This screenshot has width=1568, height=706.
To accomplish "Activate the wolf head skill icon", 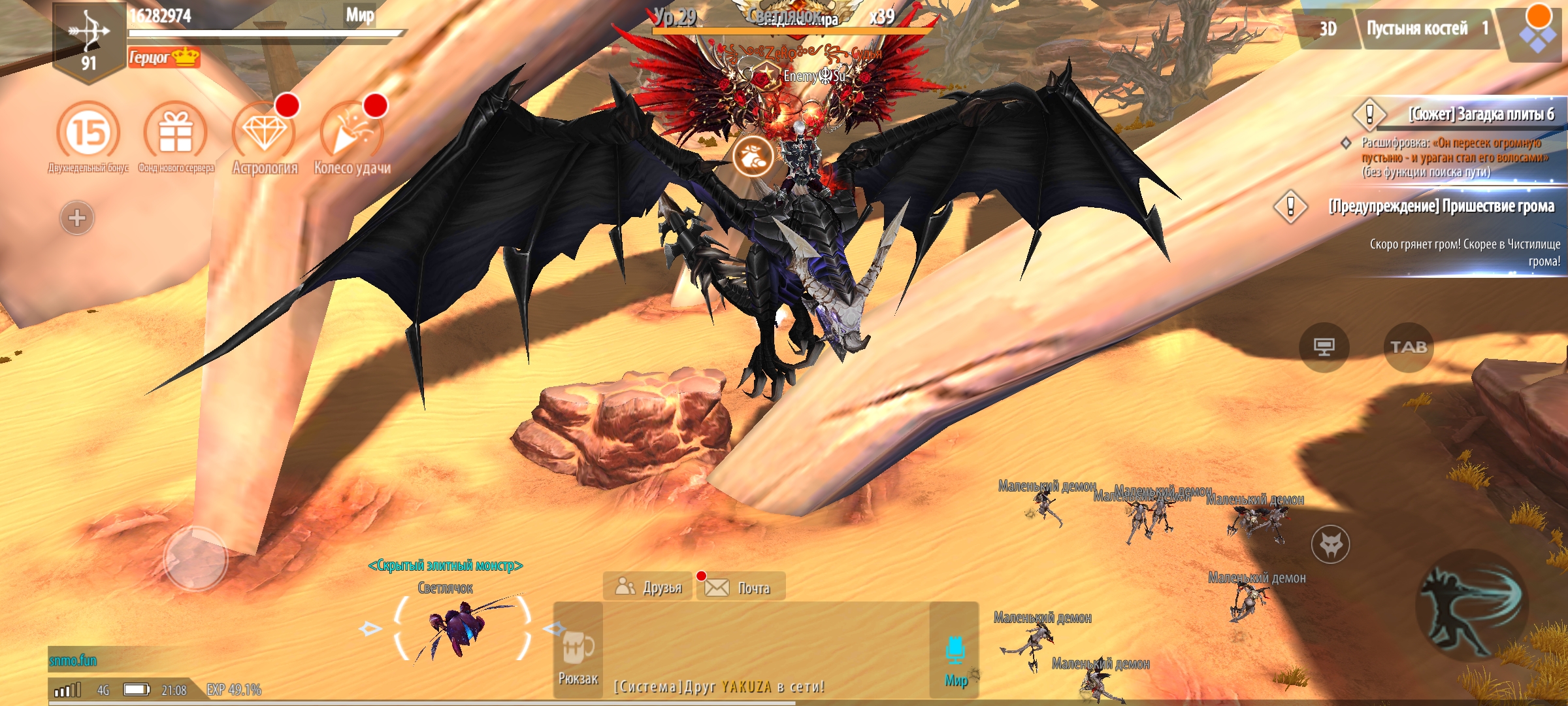I will coord(1330,544).
